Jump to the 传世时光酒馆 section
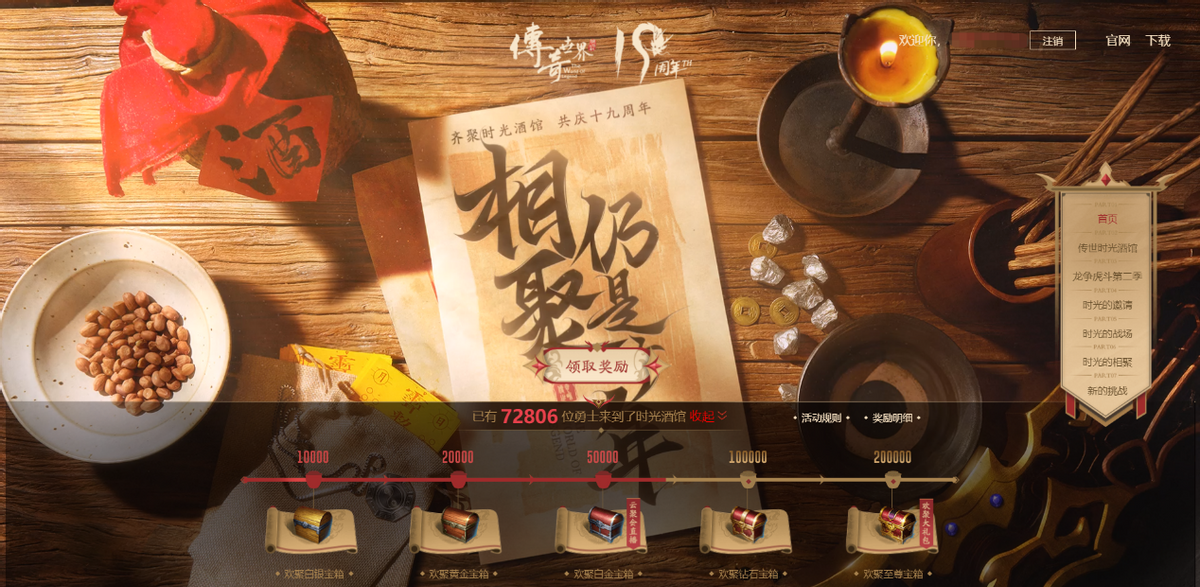The height and width of the screenshot is (587, 1200). [x=1107, y=247]
